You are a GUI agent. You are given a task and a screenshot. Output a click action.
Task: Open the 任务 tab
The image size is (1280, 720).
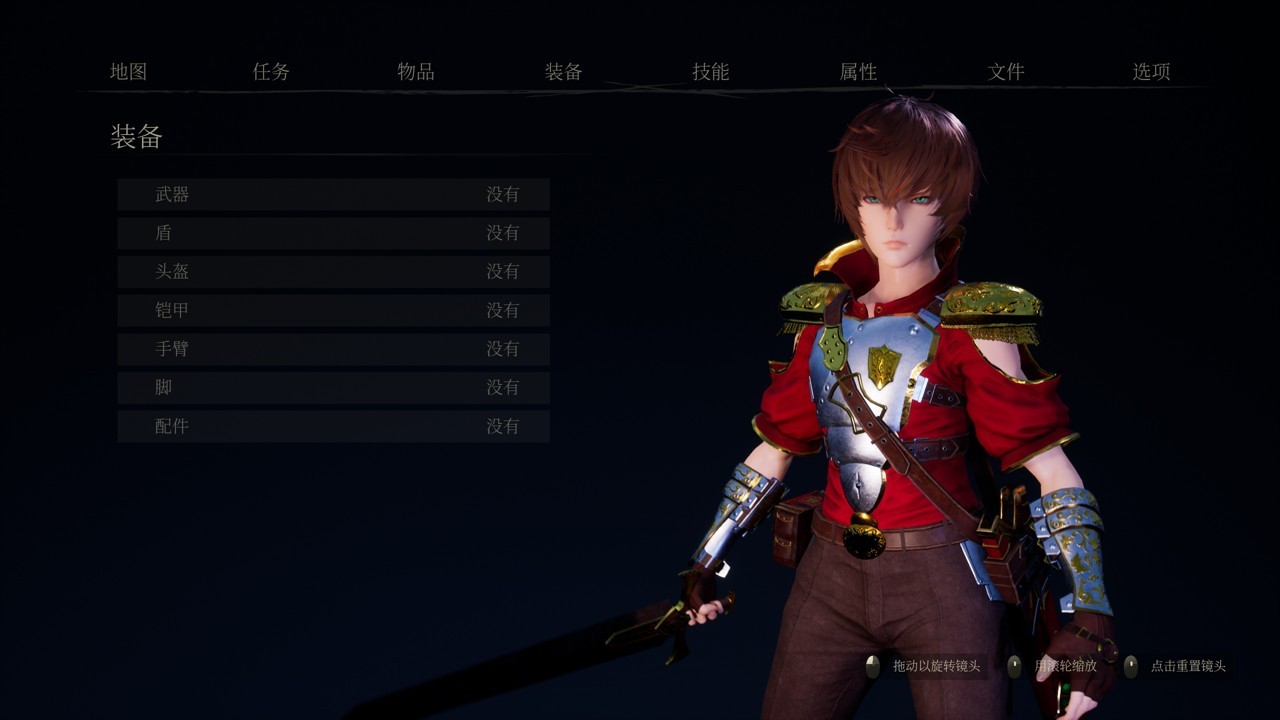[x=271, y=72]
